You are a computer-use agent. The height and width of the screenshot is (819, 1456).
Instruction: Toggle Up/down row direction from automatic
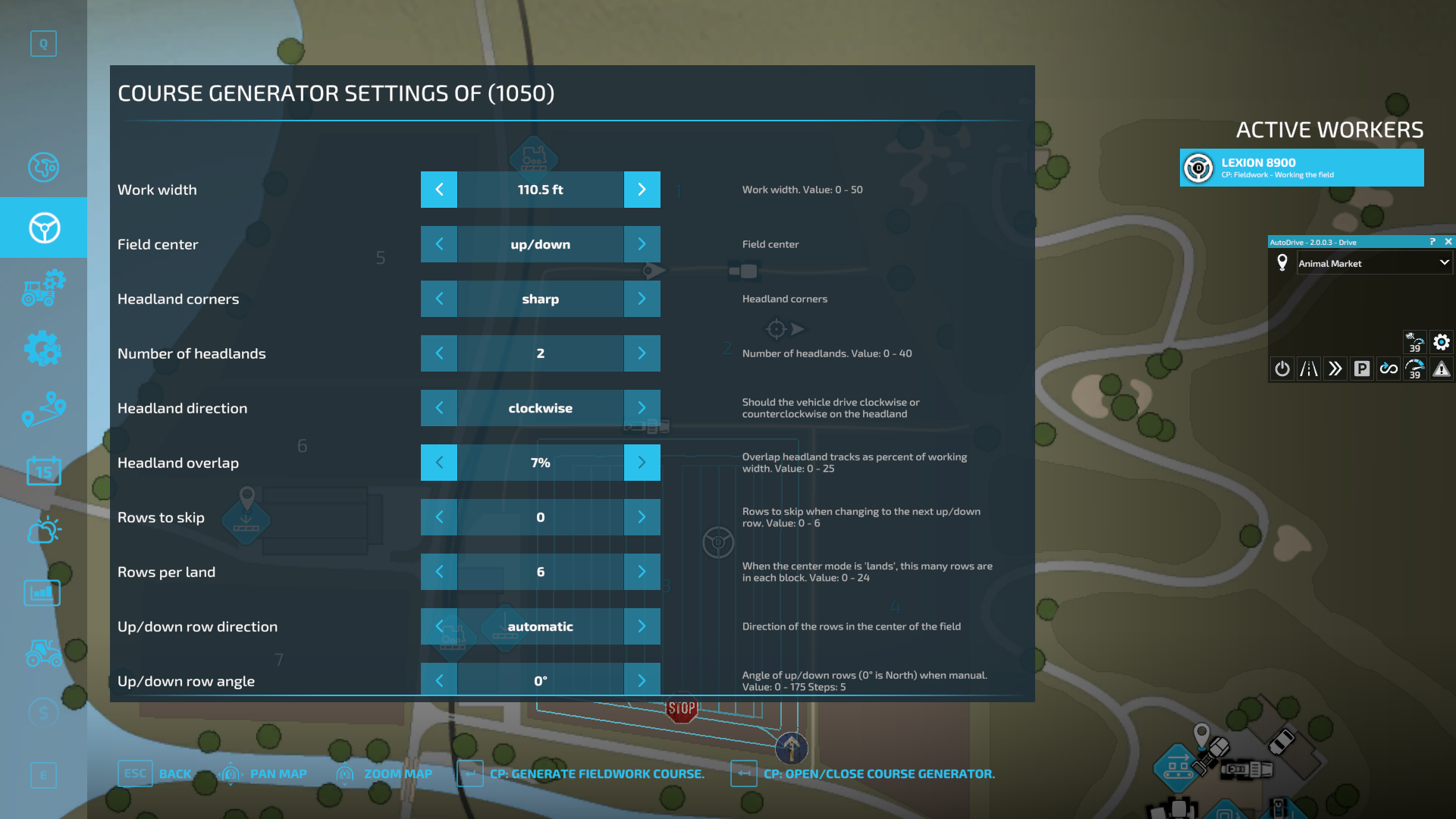(642, 626)
